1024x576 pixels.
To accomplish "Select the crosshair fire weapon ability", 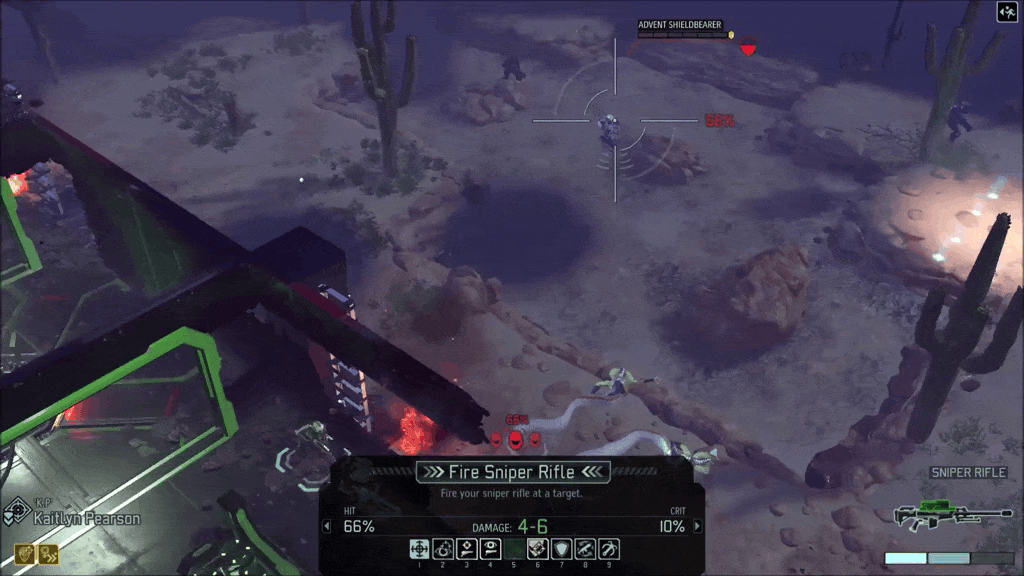I will 418,548.
